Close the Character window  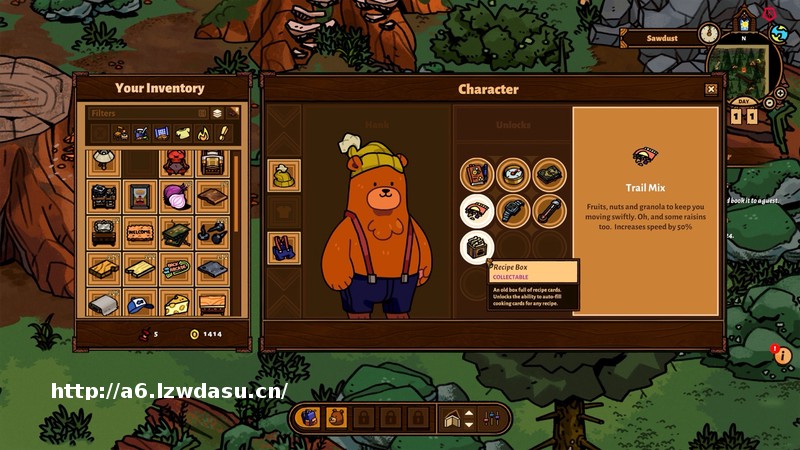click(x=711, y=90)
